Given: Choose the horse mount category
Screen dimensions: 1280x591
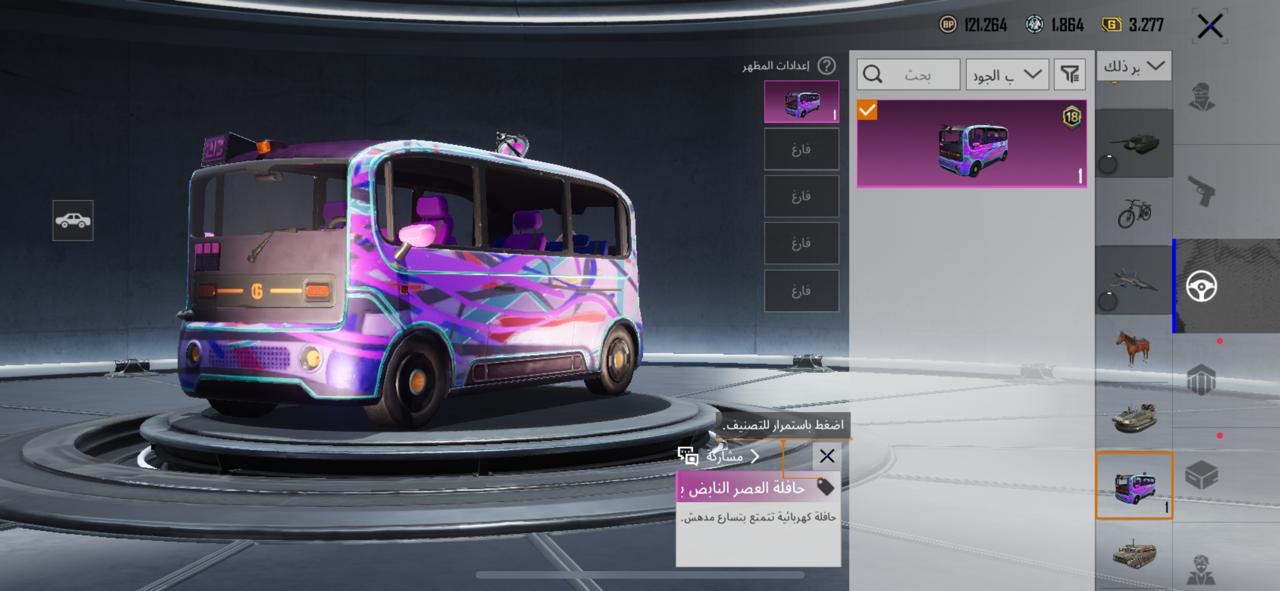Looking at the screenshot, I should point(1134,348).
